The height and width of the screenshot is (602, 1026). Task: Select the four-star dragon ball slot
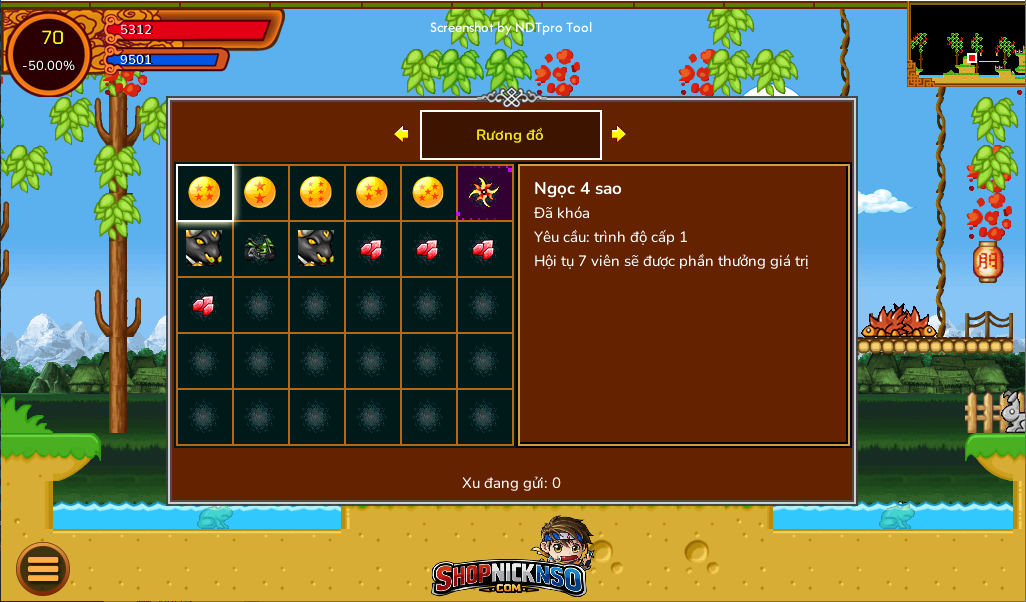click(204, 192)
